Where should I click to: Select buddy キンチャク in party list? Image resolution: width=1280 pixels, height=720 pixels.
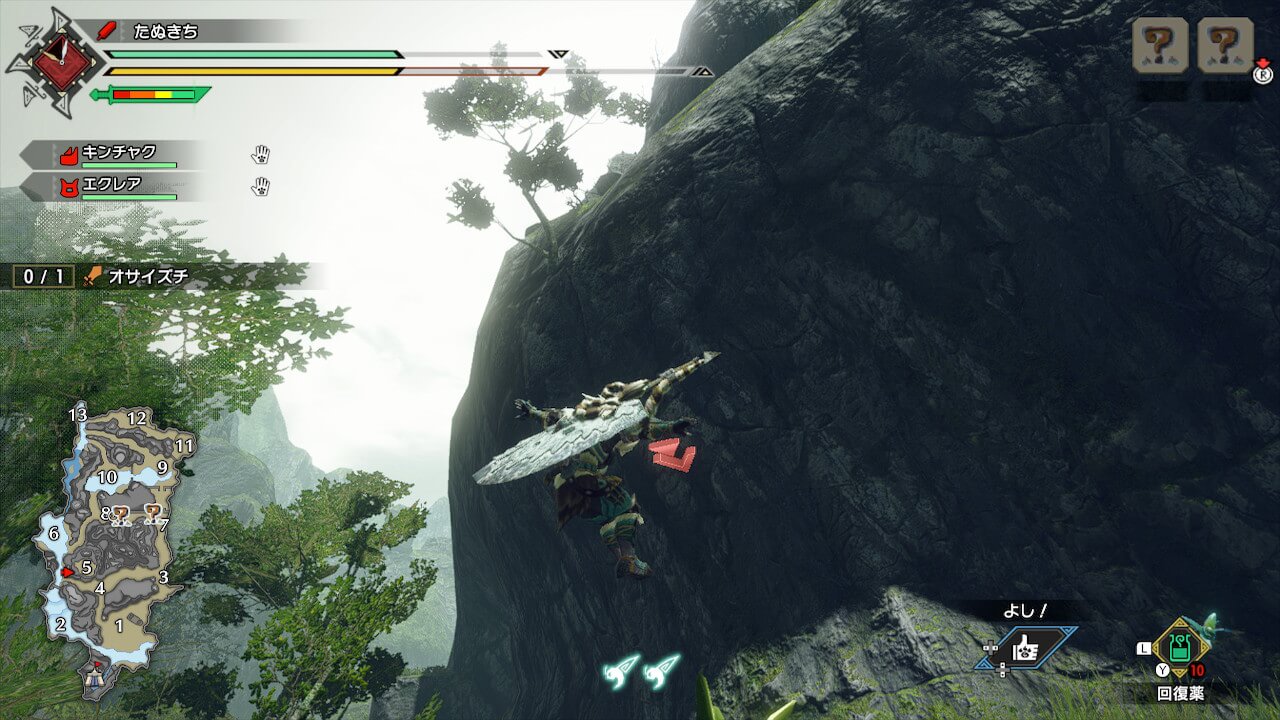[119, 154]
